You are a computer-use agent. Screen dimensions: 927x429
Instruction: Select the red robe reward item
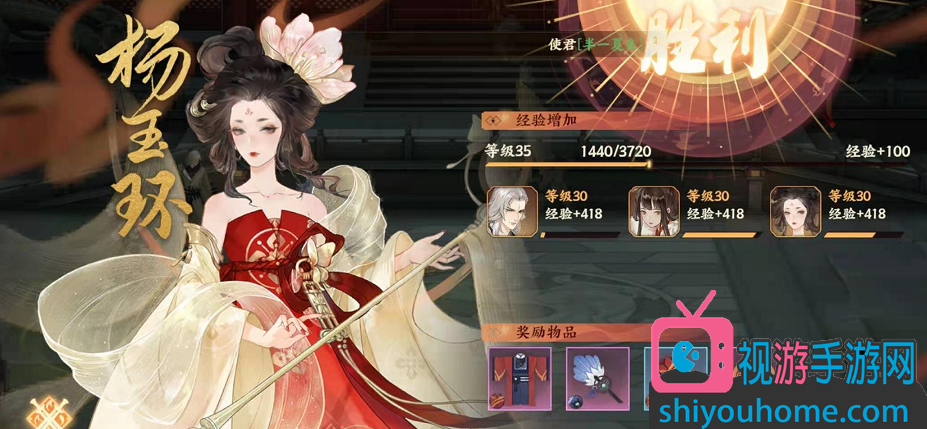(x=519, y=378)
